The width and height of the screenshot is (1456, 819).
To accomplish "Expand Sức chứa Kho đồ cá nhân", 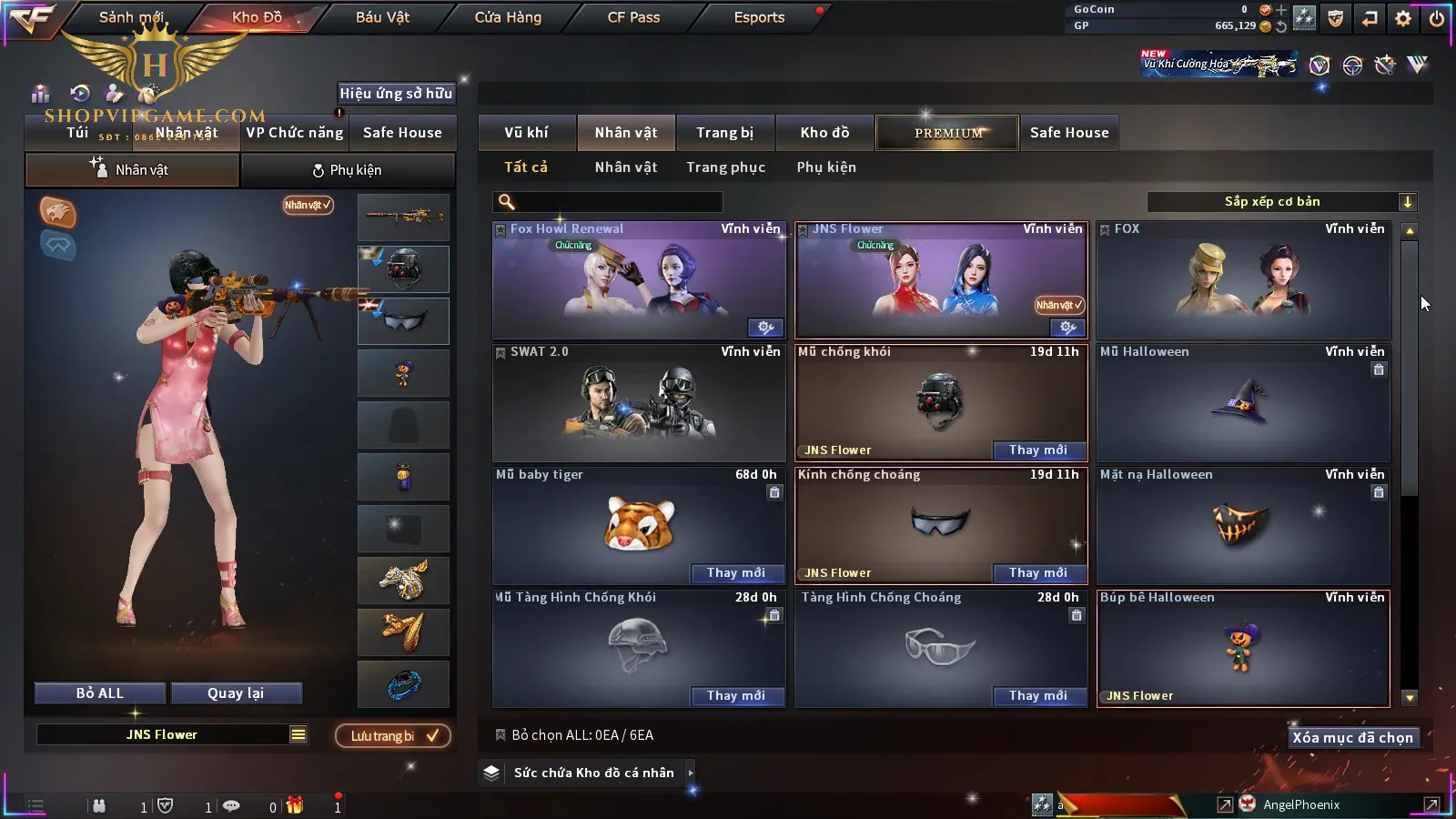I will 594,773.
